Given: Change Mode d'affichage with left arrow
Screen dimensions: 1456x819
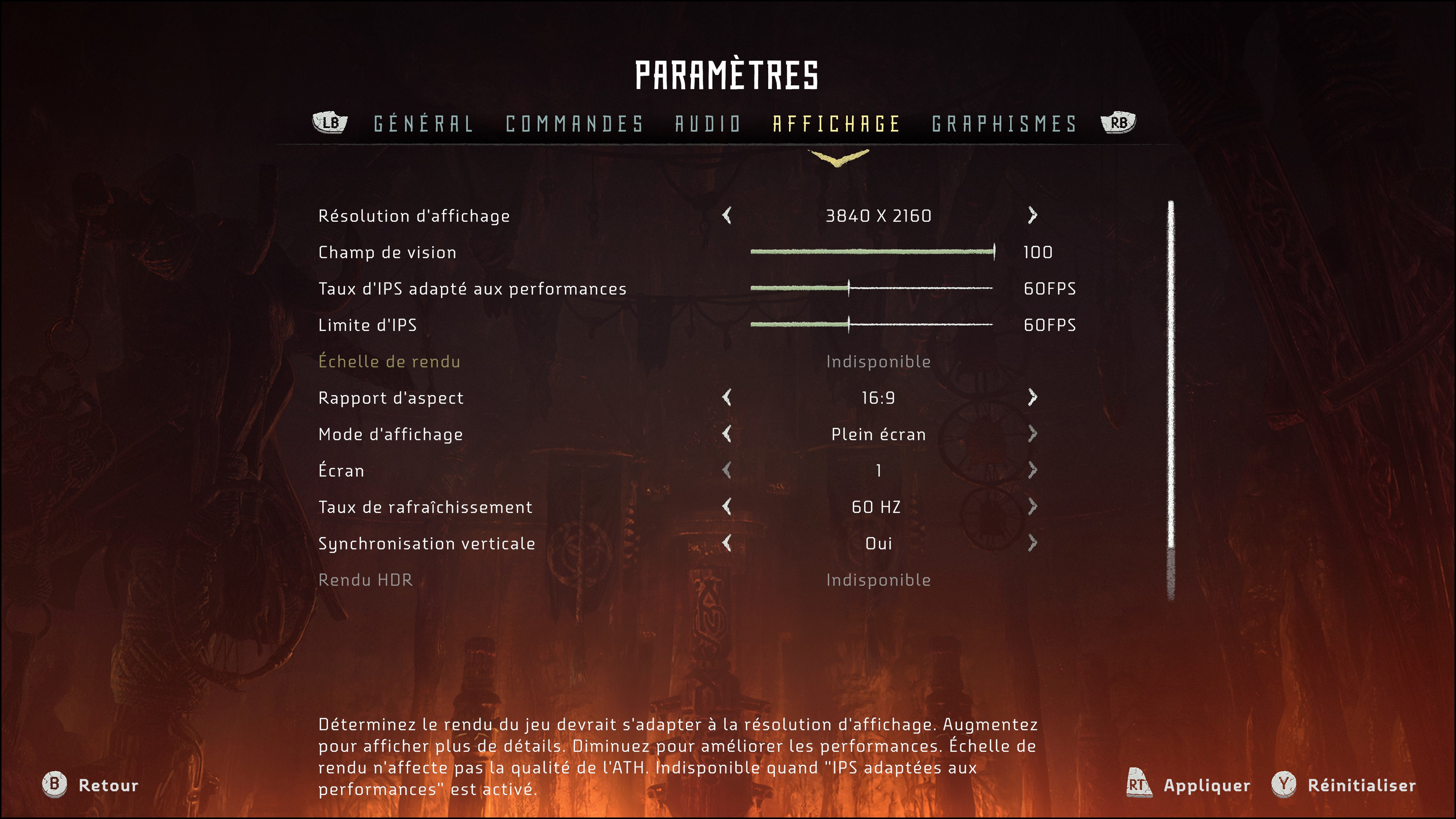Looking at the screenshot, I should click(x=727, y=434).
